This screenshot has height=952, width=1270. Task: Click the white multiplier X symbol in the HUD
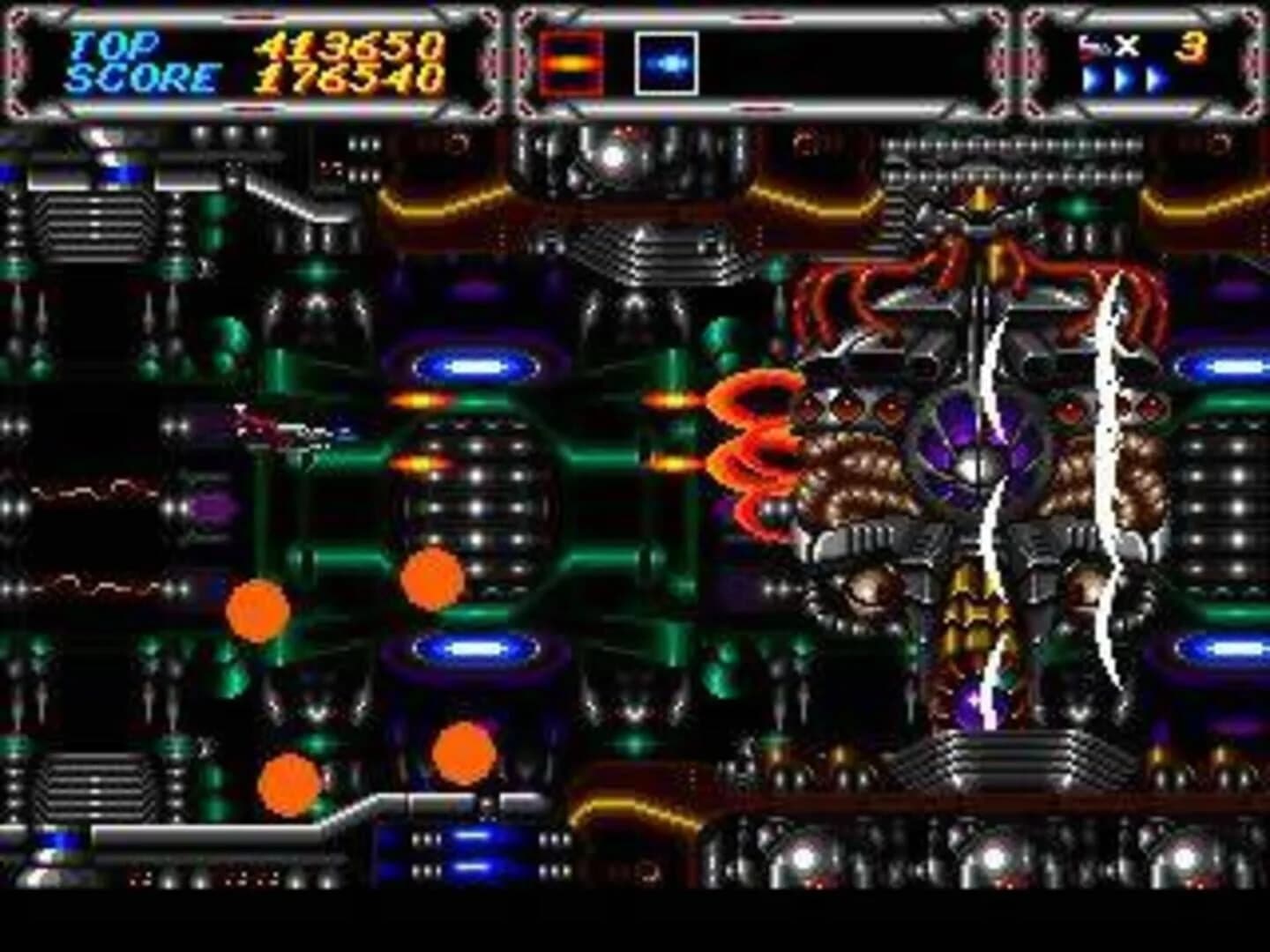(1125, 46)
